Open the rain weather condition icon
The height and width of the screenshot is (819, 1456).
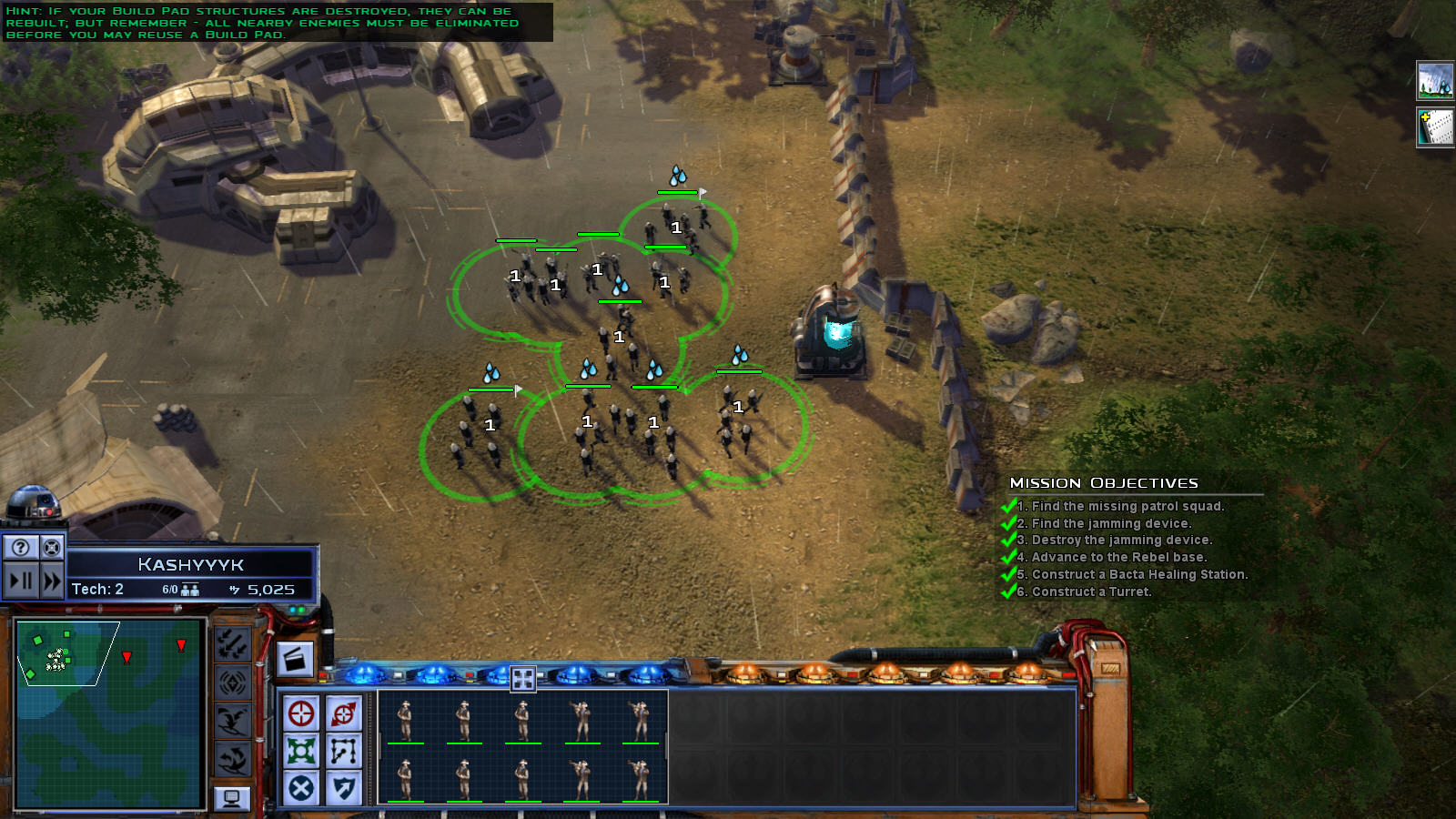(1435, 81)
